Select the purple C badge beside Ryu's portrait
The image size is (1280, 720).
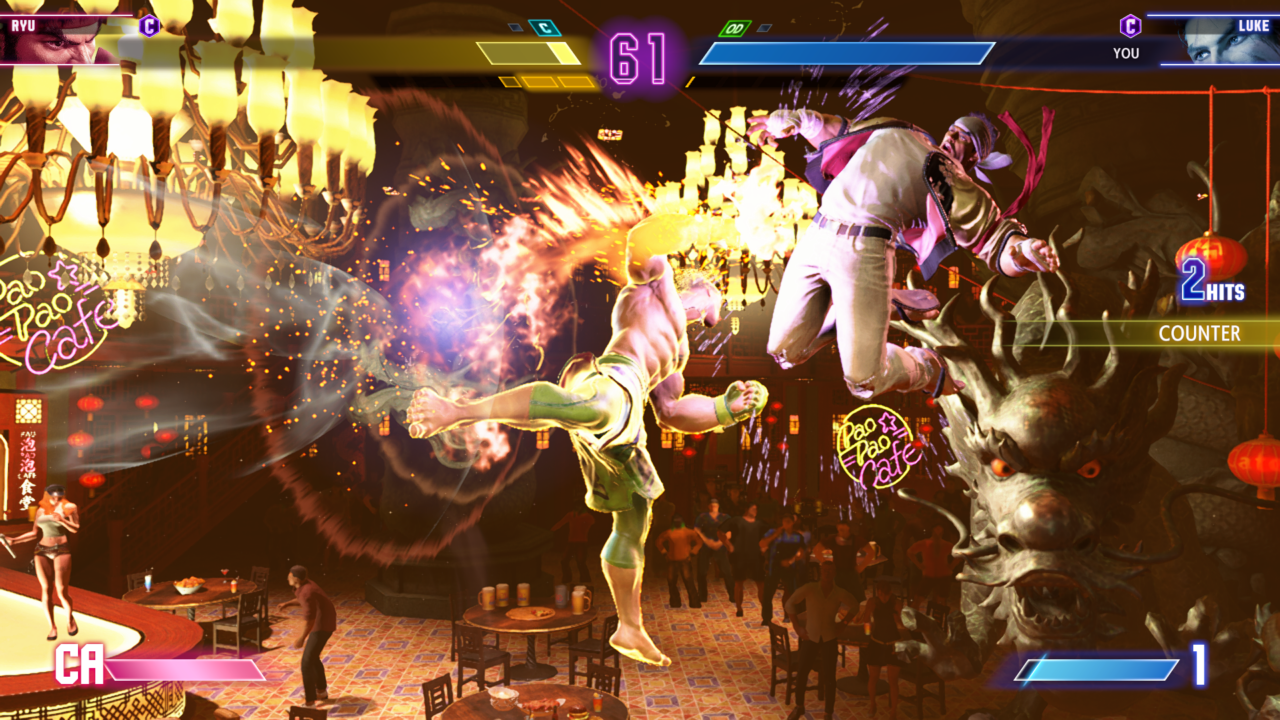[x=149, y=26]
